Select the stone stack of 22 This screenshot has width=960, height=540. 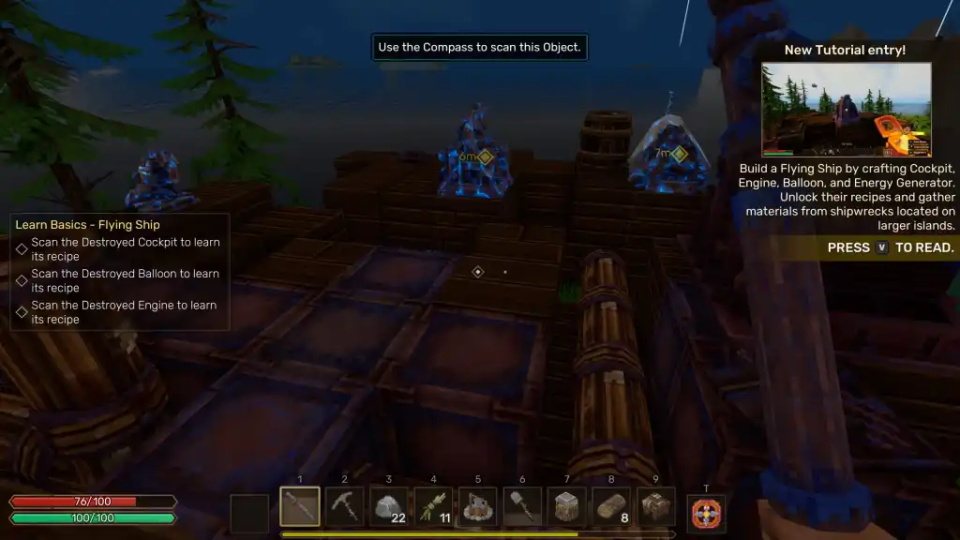click(389, 507)
